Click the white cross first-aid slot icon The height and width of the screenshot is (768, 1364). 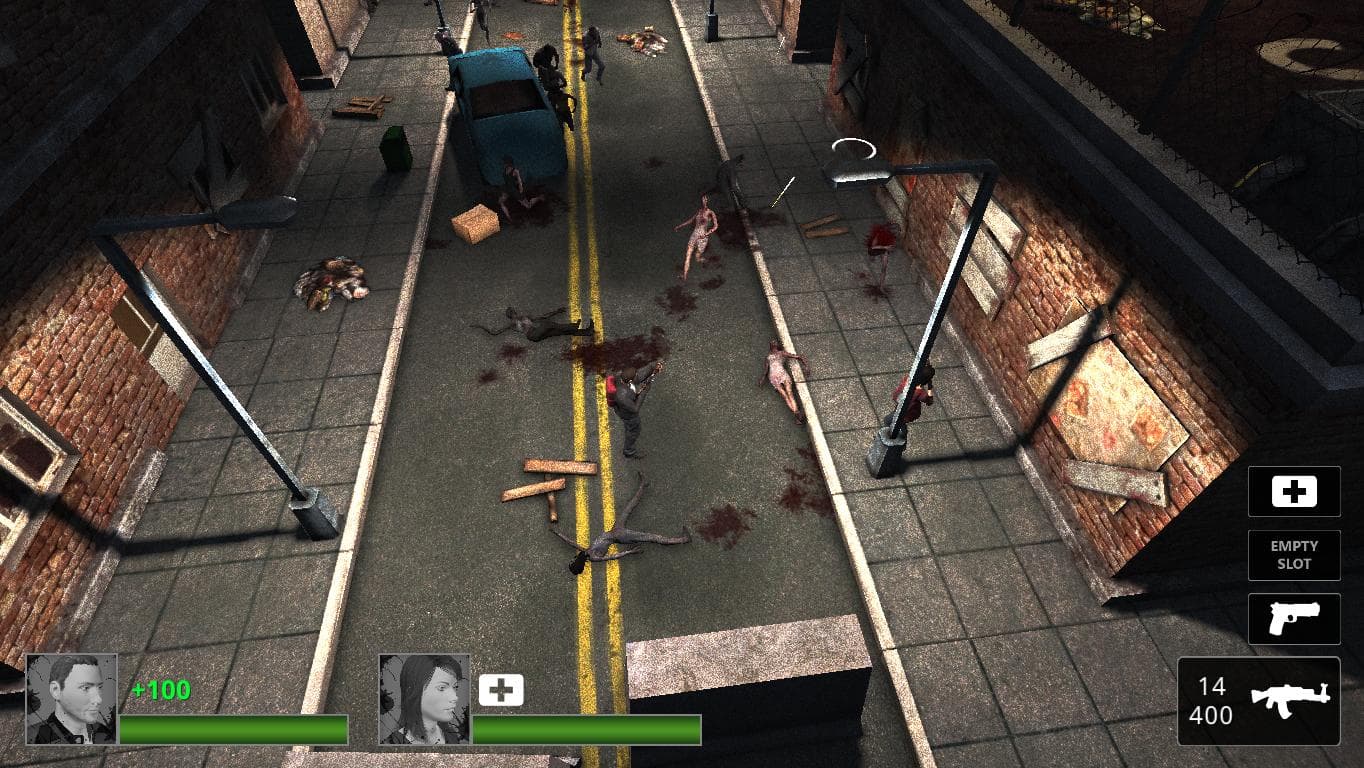click(1293, 491)
